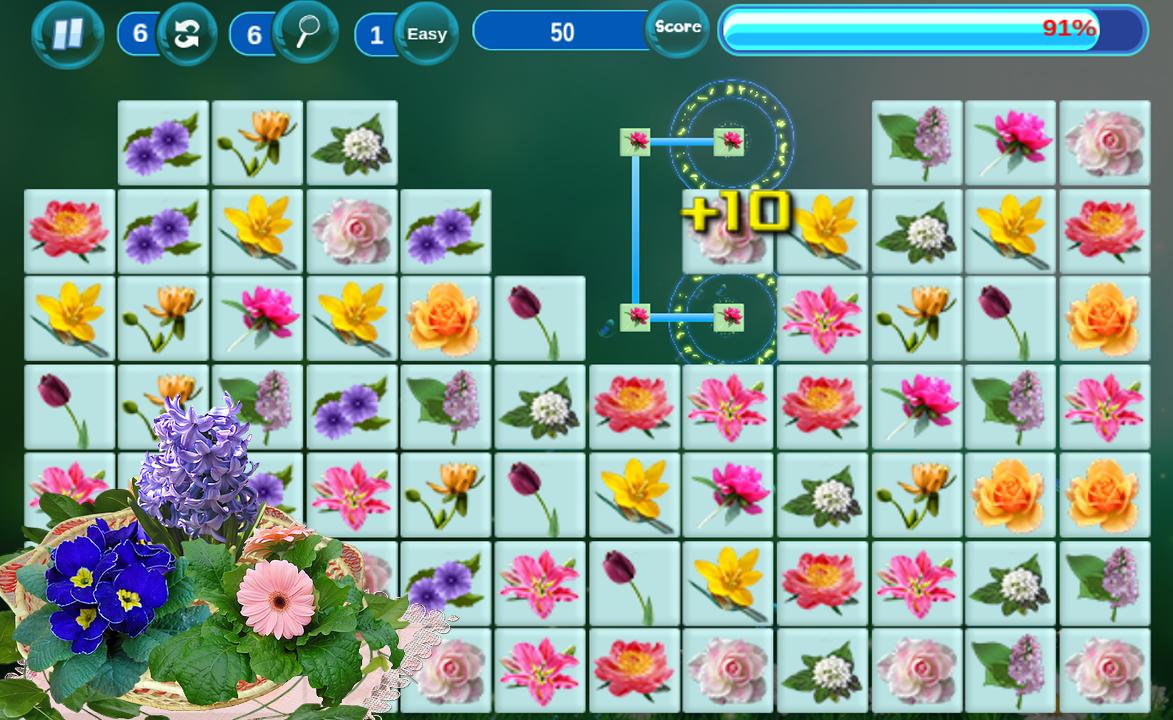Viewport: 1173px width, 720px height.
Task: Use the magnifying glass hint
Action: tap(305, 33)
